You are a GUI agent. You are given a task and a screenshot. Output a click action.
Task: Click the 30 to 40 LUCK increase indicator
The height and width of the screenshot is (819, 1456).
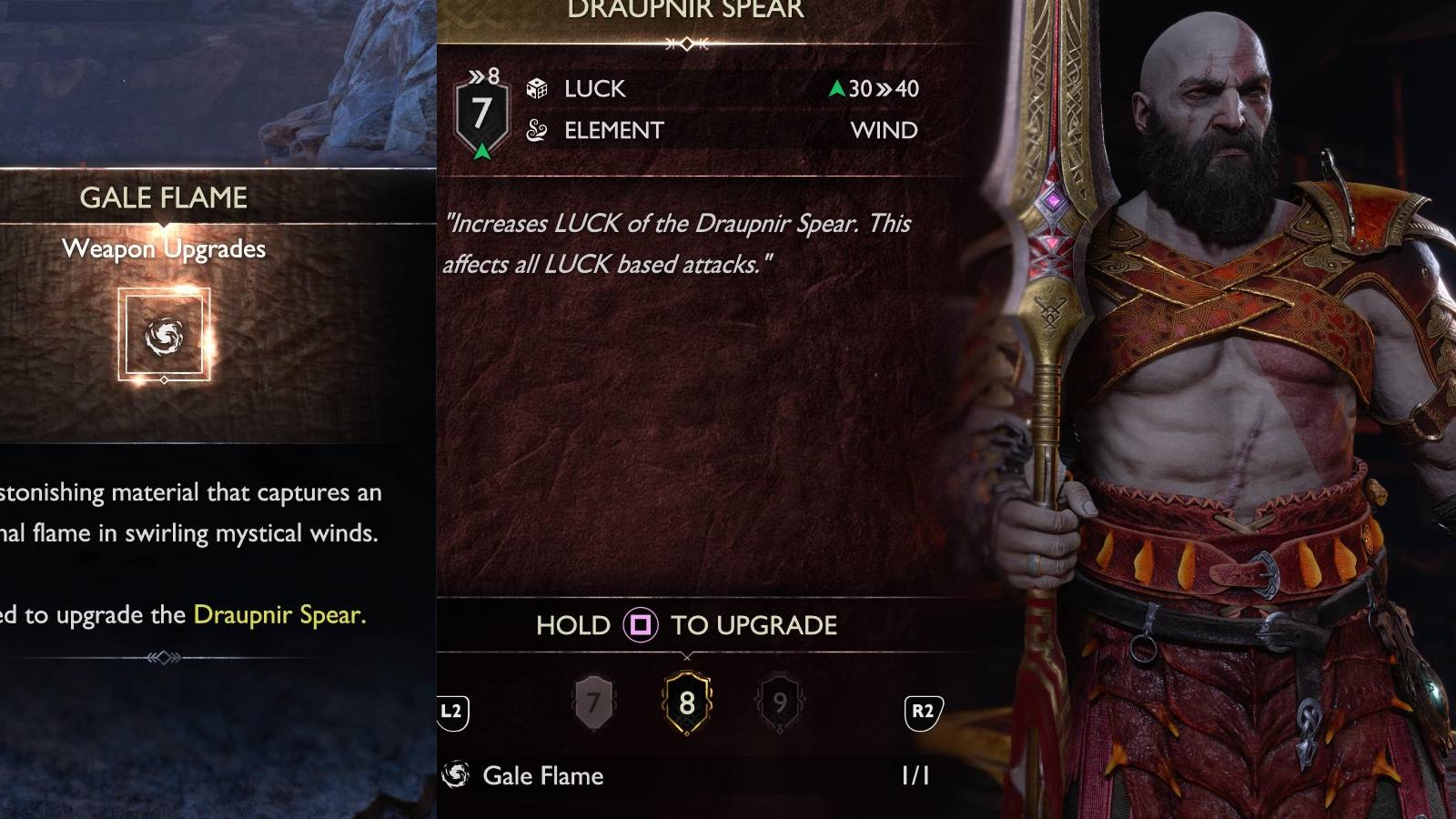(874, 88)
